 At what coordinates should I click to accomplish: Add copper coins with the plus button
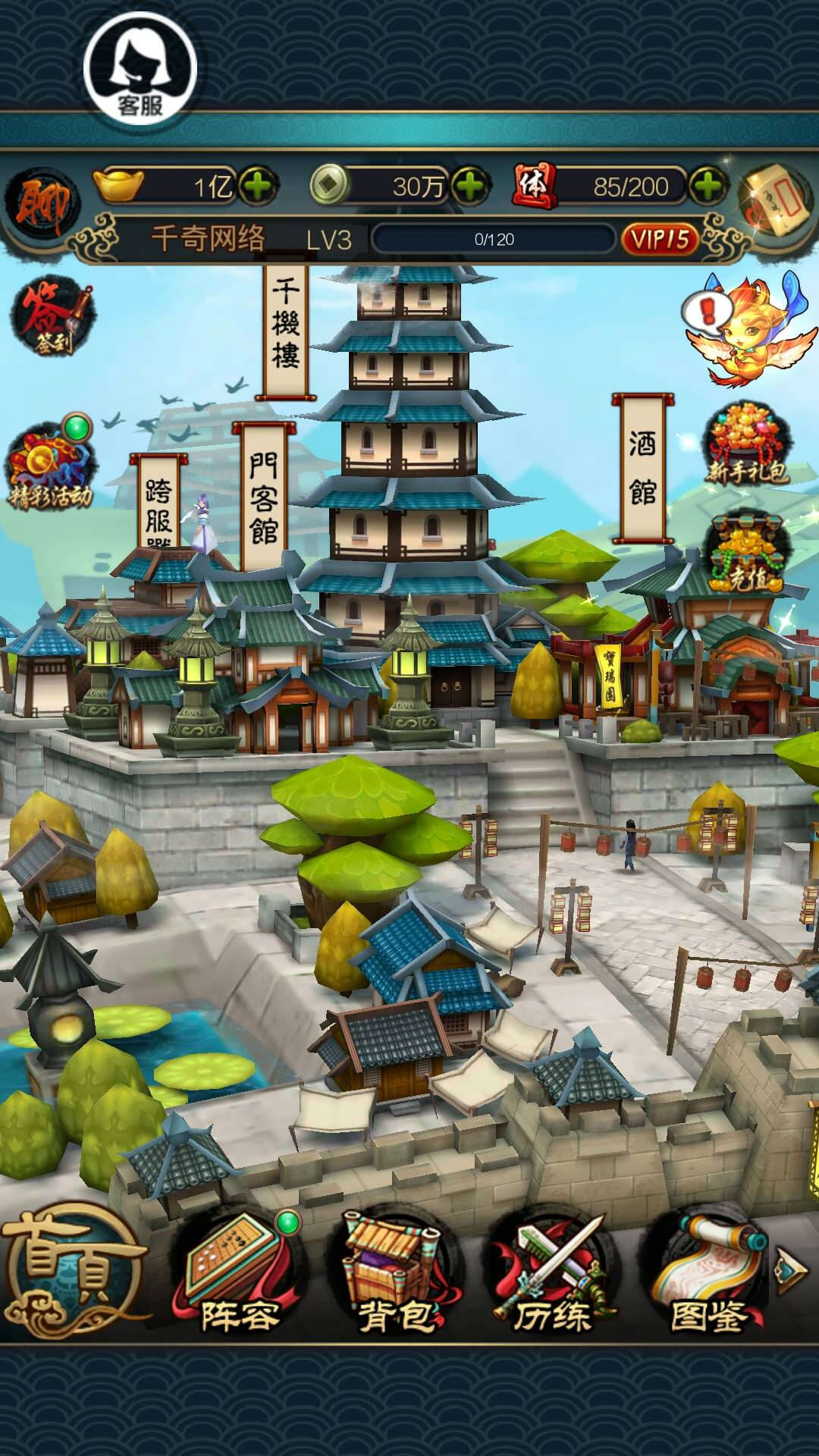coord(470,186)
